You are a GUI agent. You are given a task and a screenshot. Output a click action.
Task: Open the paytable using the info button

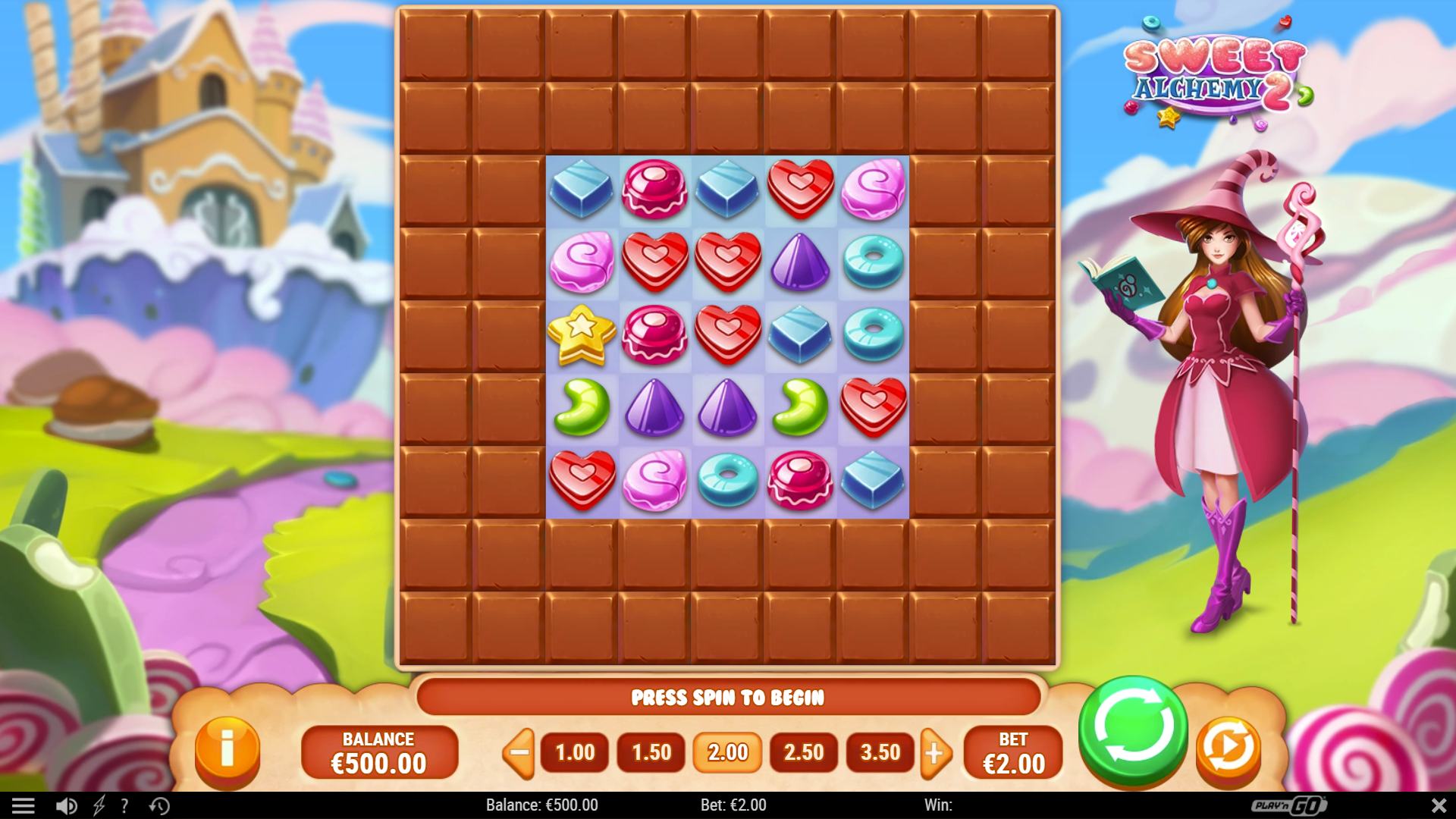point(227,752)
